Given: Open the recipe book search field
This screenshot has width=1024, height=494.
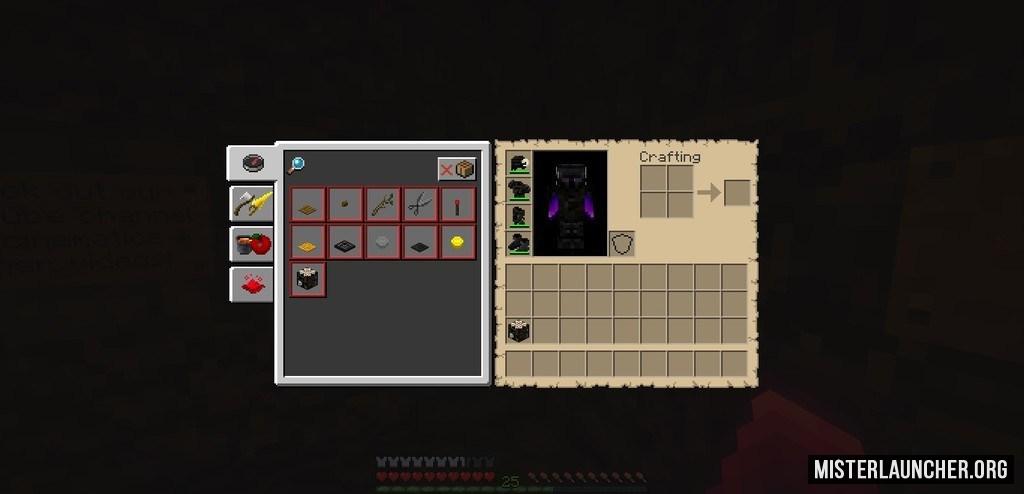Looking at the screenshot, I should (x=296, y=166).
